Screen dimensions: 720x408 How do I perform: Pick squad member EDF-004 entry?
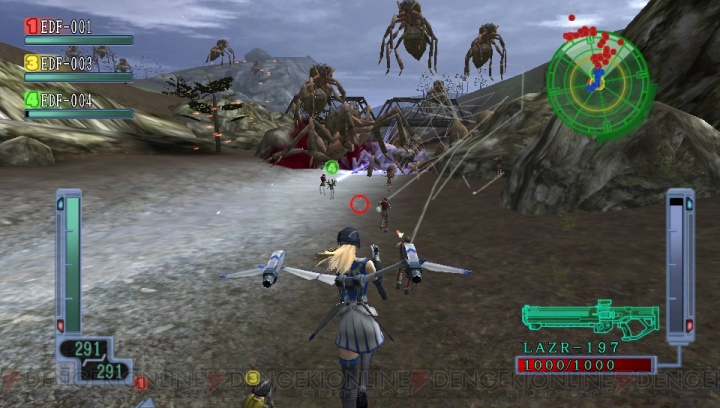tap(68, 100)
